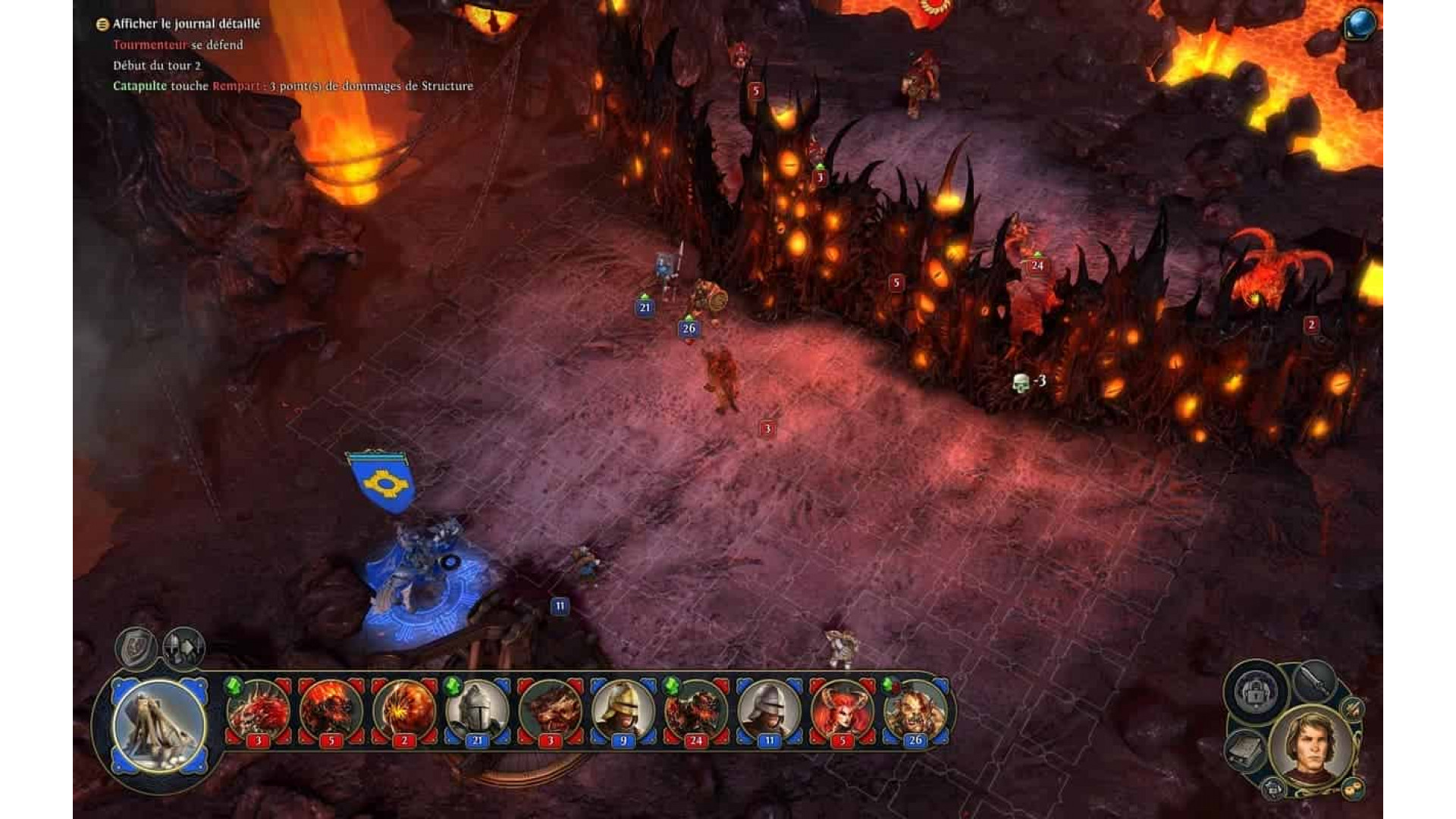Expand 'Afficher le journal détaillé' to show full log
1456x819 pixels.
click(x=186, y=24)
